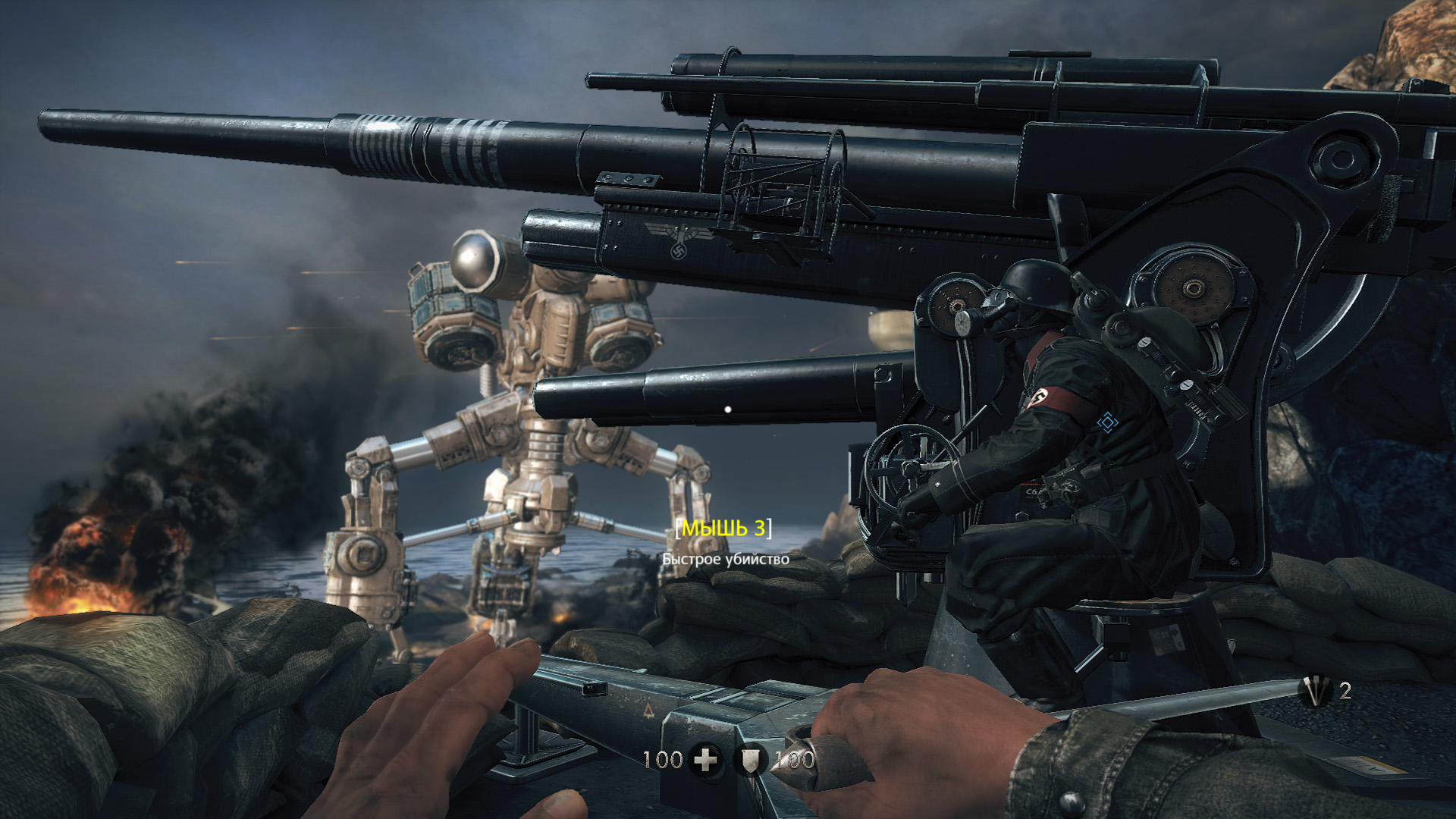This screenshot has width=1456, height=819.
Task: Click the armor shield icon
Action: (751, 760)
